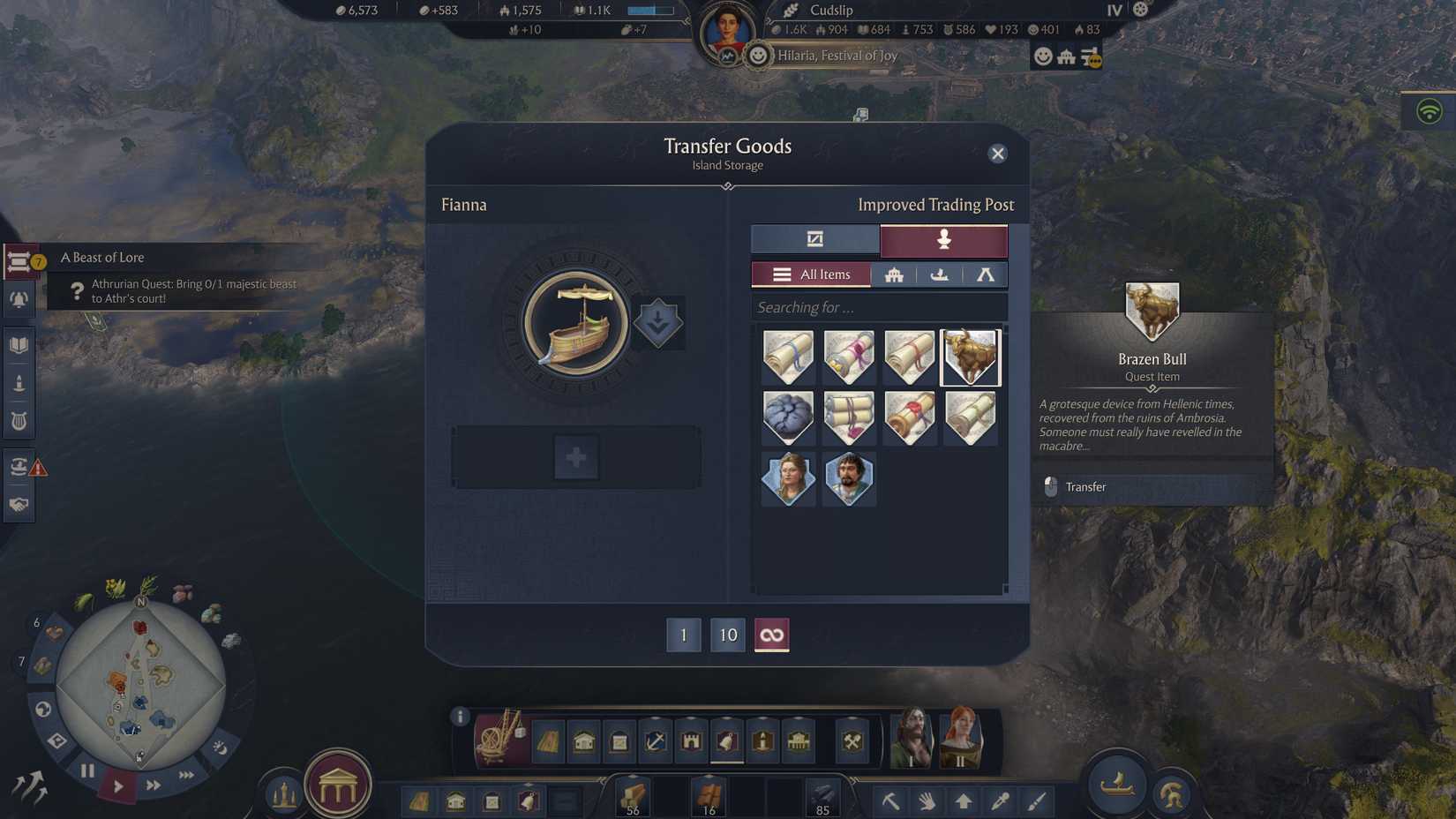Image resolution: width=1456 pixels, height=819 pixels.
Task: Click the trade routes icon showing a warning
Action: tap(19, 466)
